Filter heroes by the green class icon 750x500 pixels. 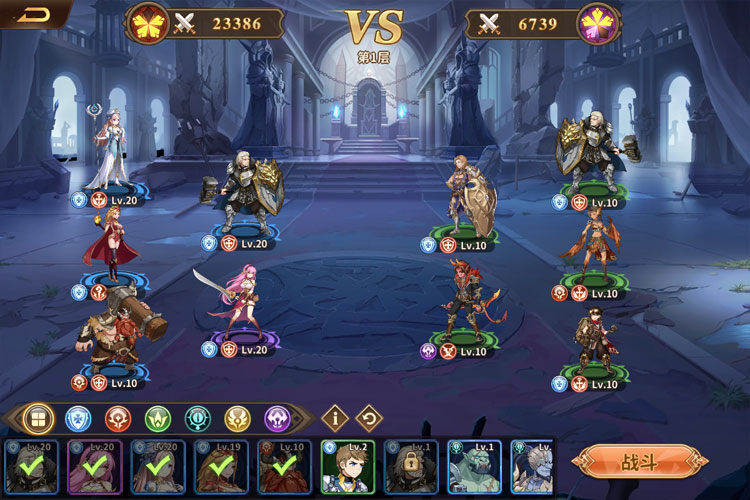point(158,418)
